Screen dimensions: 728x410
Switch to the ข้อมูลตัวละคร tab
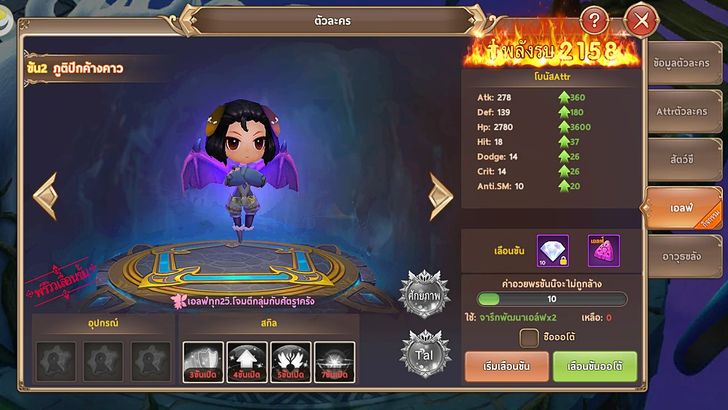[x=686, y=64]
